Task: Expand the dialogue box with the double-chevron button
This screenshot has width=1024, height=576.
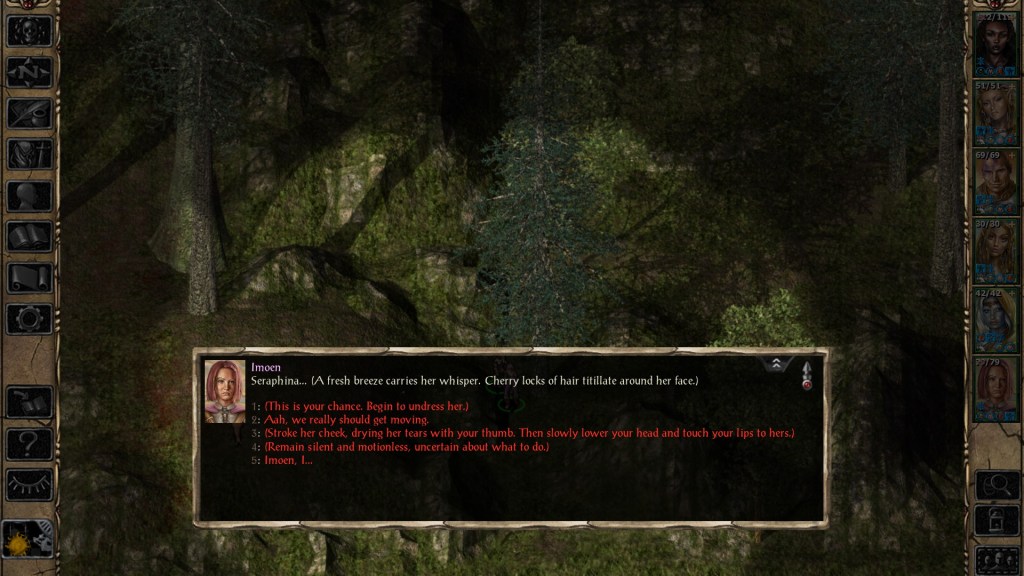Action: 776,365
